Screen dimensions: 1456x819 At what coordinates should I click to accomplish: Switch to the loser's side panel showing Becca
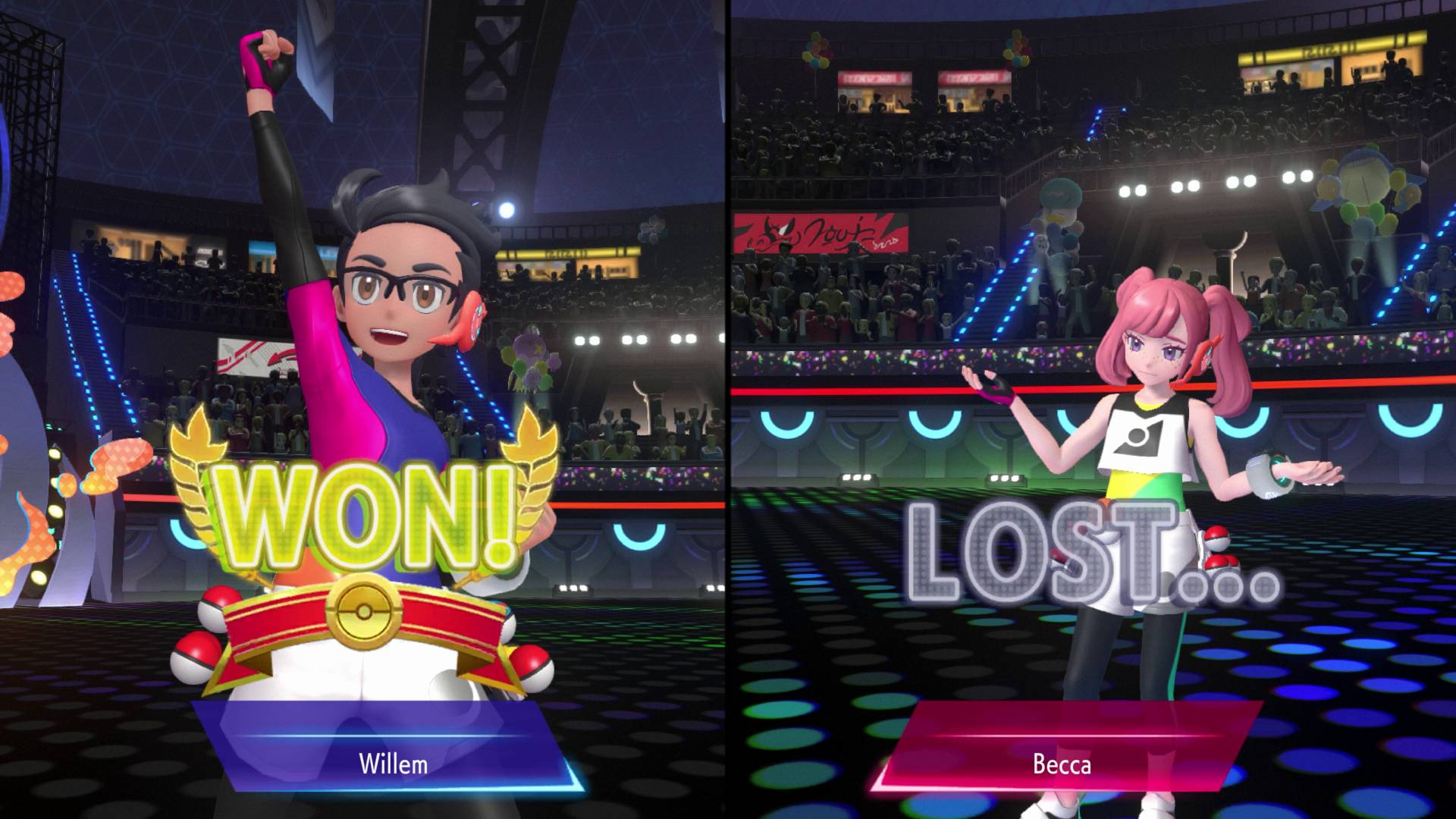tap(1092, 409)
